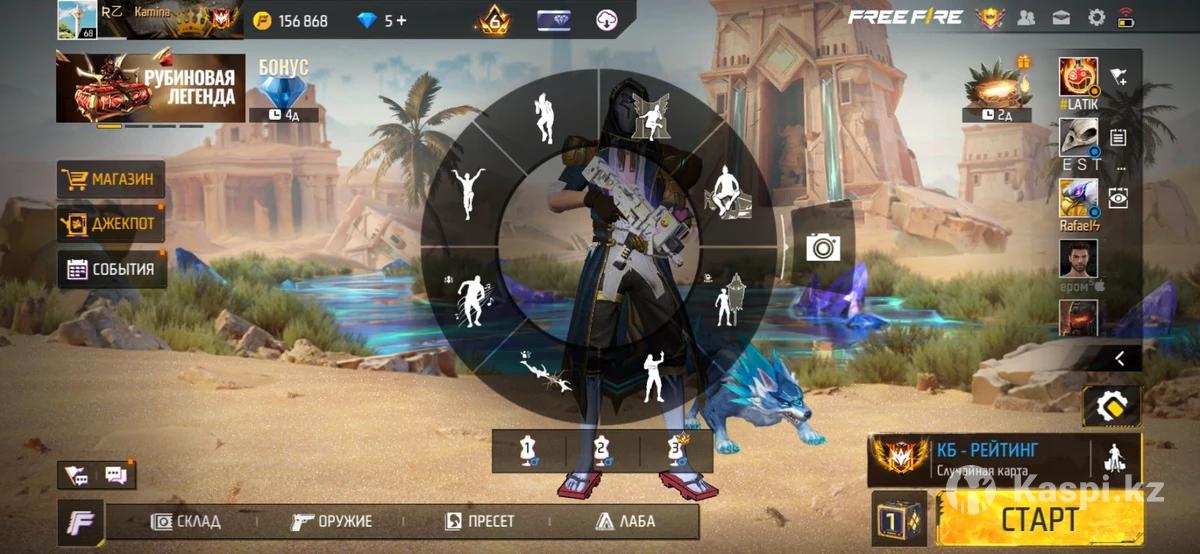The width and height of the screenshot is (1200, 554).
Task: Click the camera photo button
Action: [823, 246]
